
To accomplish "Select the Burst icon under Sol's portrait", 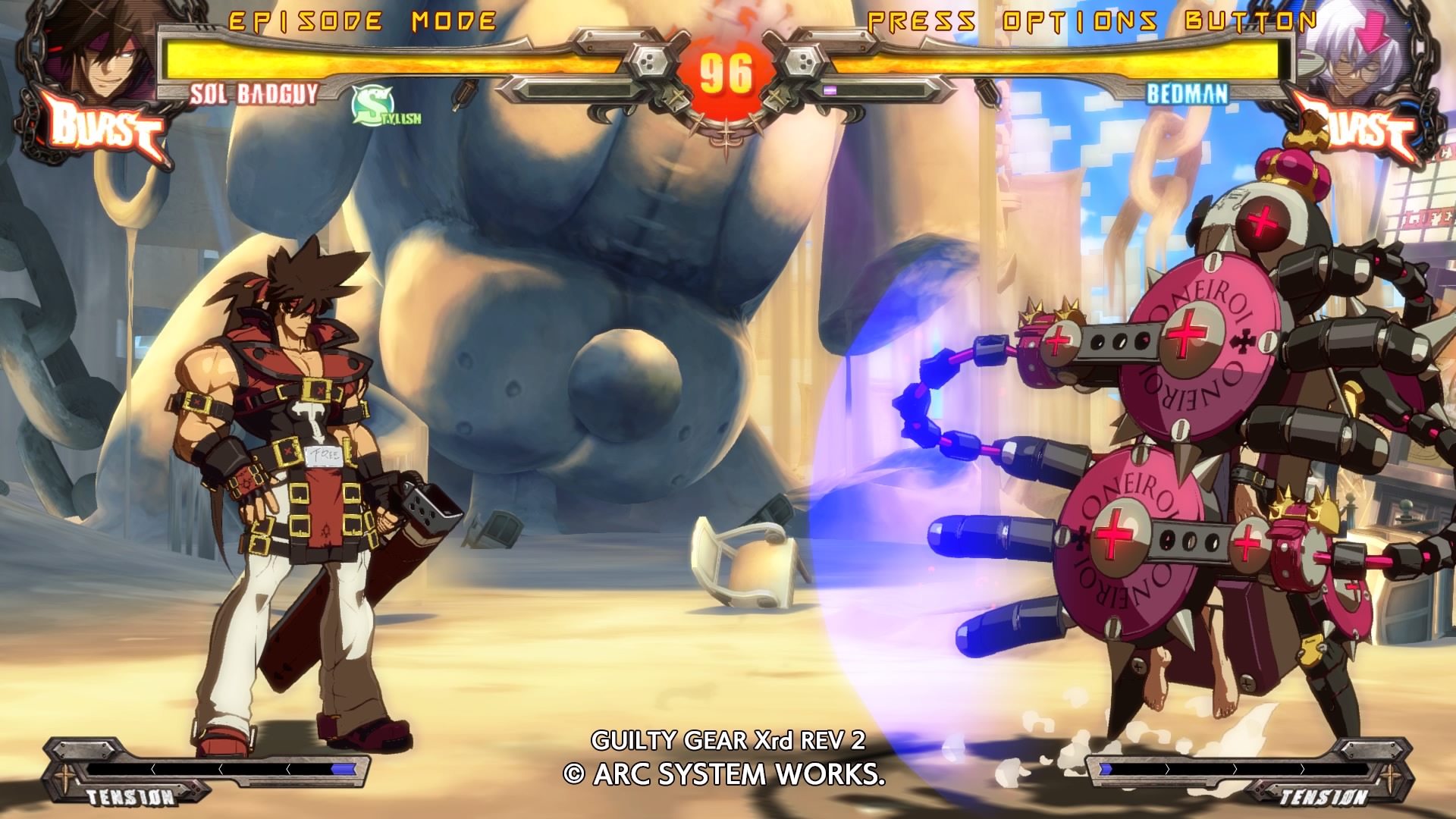I will point(106,129).
